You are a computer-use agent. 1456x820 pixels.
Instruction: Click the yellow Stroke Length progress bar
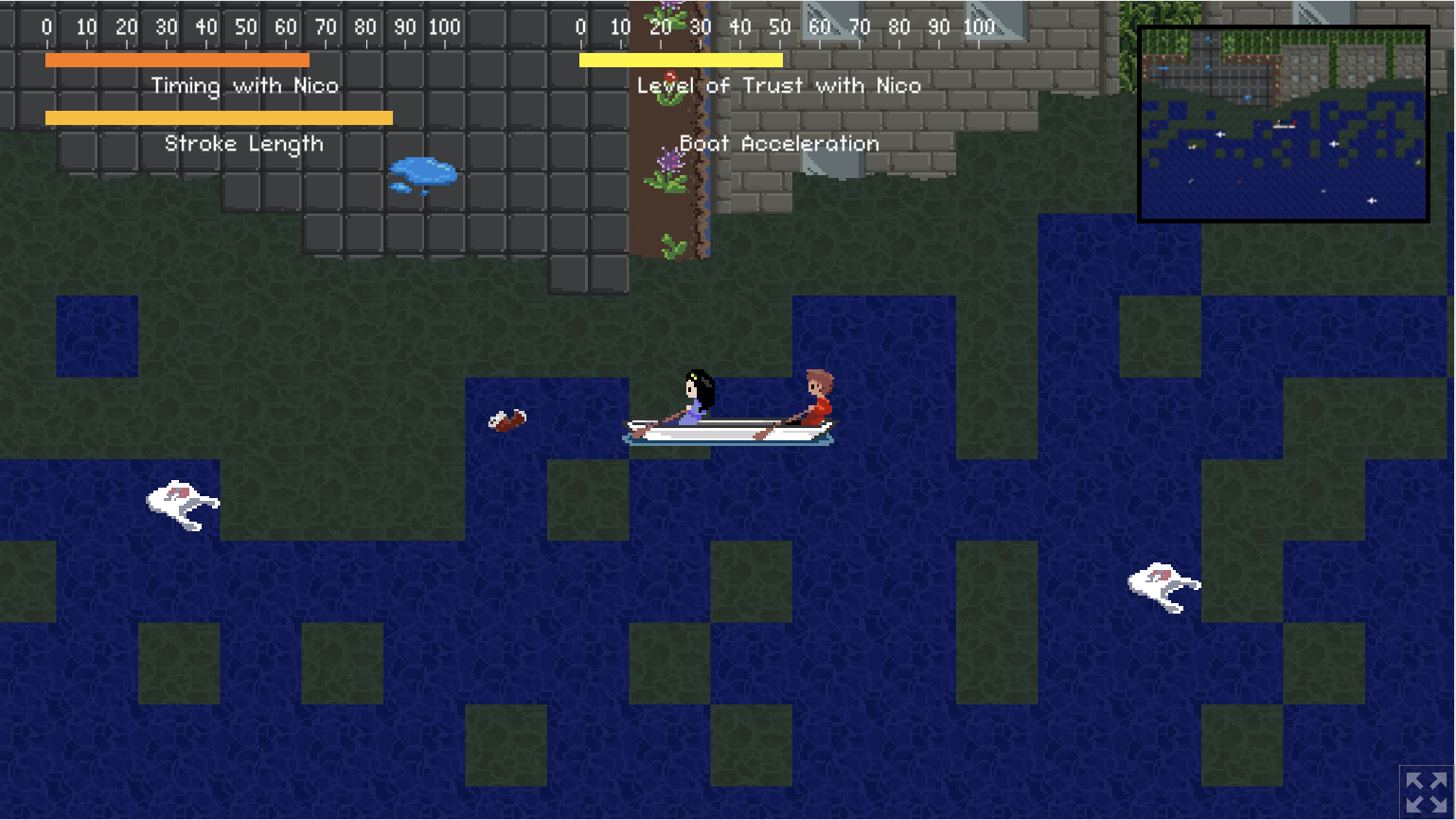pyautogui.click(x=219, y=116)
